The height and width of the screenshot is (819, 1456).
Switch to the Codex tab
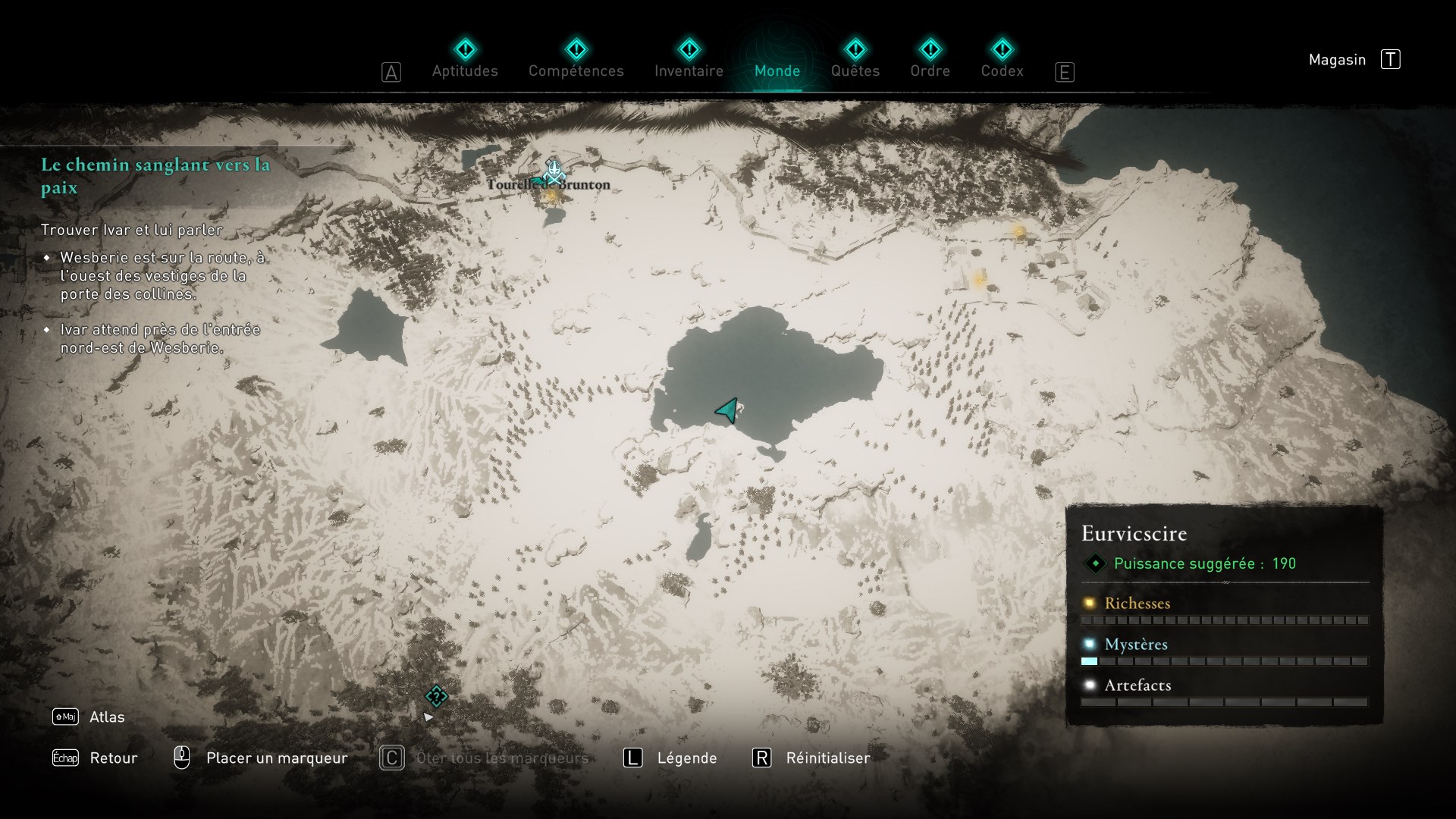pos(1002,71)
